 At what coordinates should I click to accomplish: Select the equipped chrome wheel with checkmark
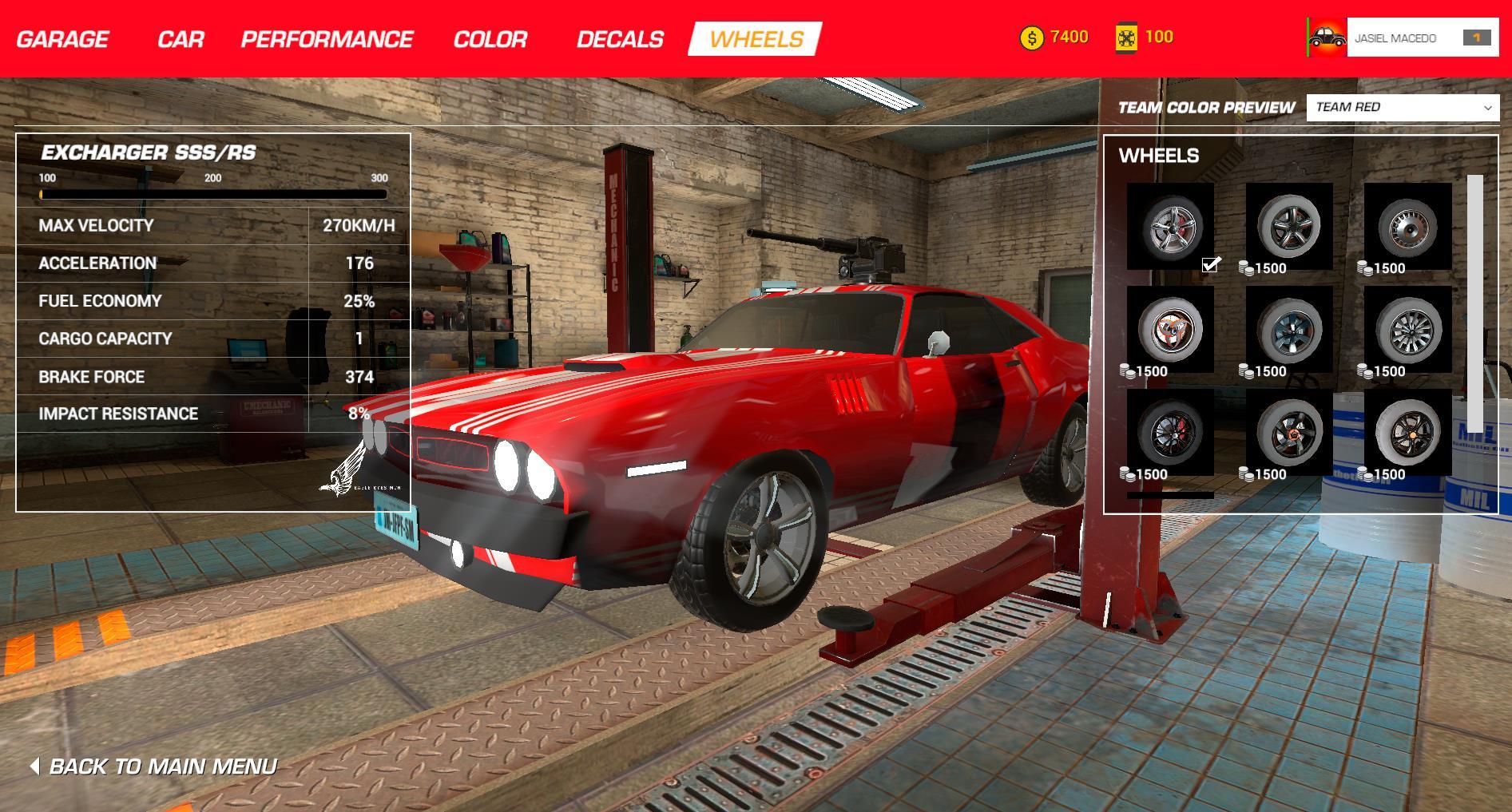click(1170, 227)
